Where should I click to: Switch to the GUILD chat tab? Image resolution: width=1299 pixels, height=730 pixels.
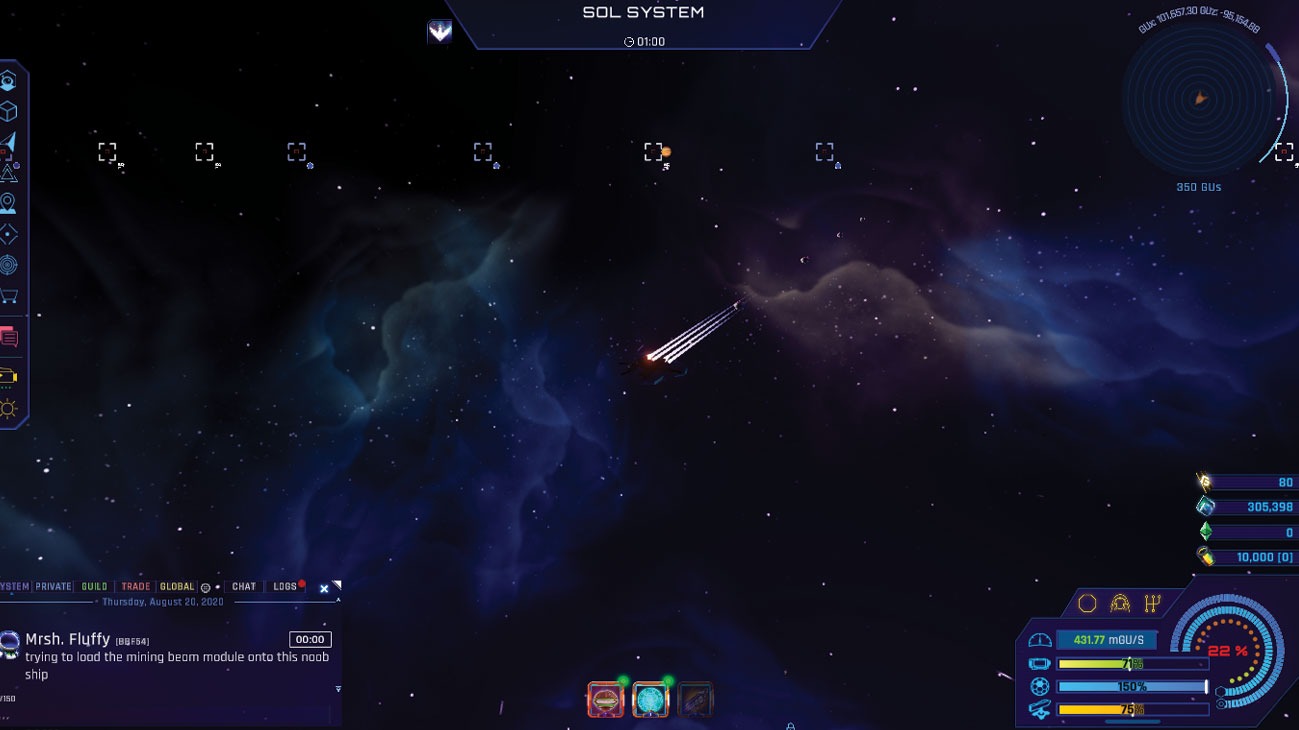click(94, 586)
